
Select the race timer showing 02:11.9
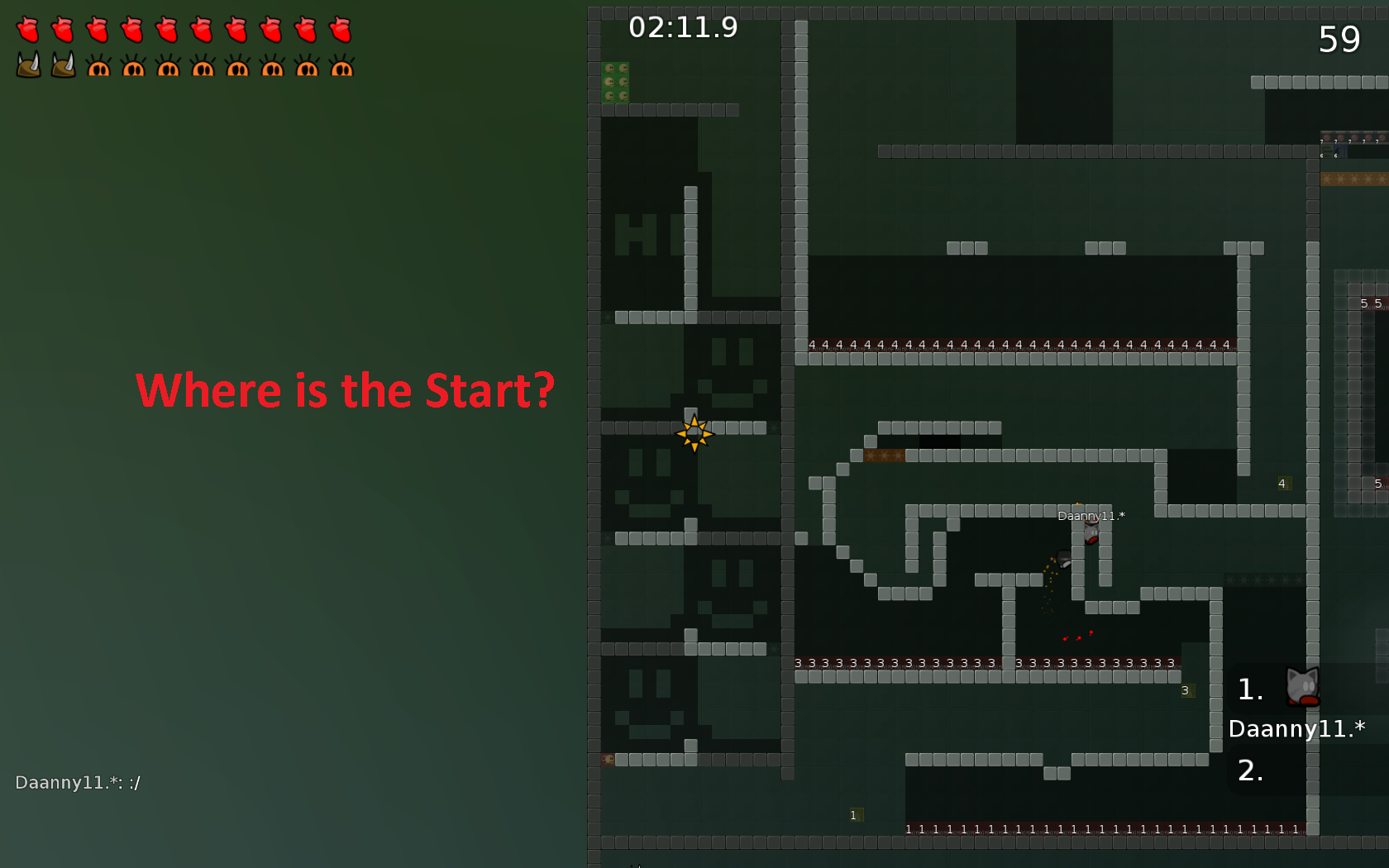click(685, 27)
